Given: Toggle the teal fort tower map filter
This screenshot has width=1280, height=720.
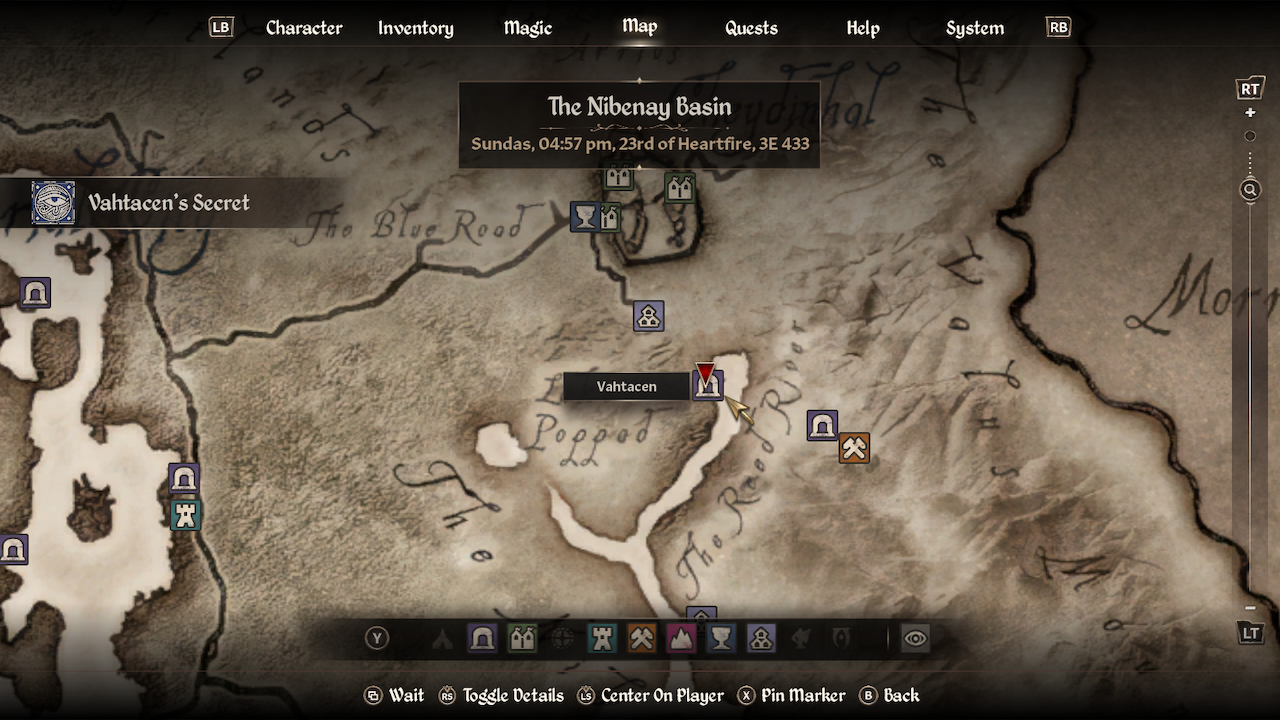Looking at the screenshot, I should 602,638.
